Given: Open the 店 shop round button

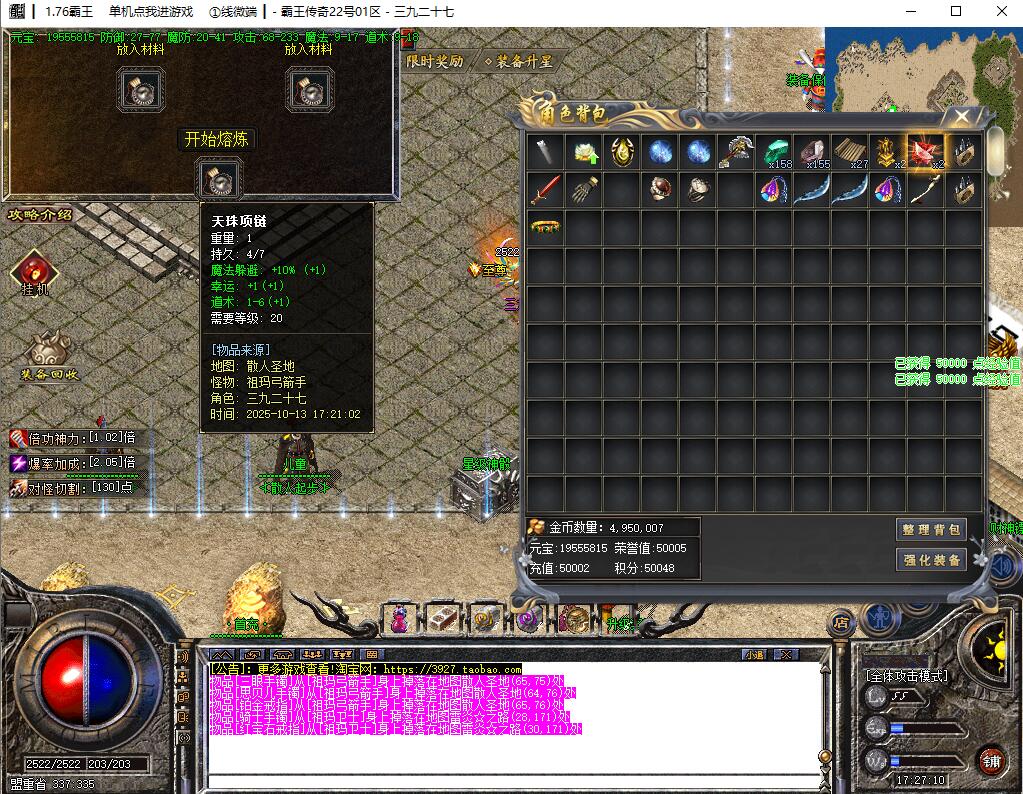Looking at the screenshot, I should tap(841, 622).
